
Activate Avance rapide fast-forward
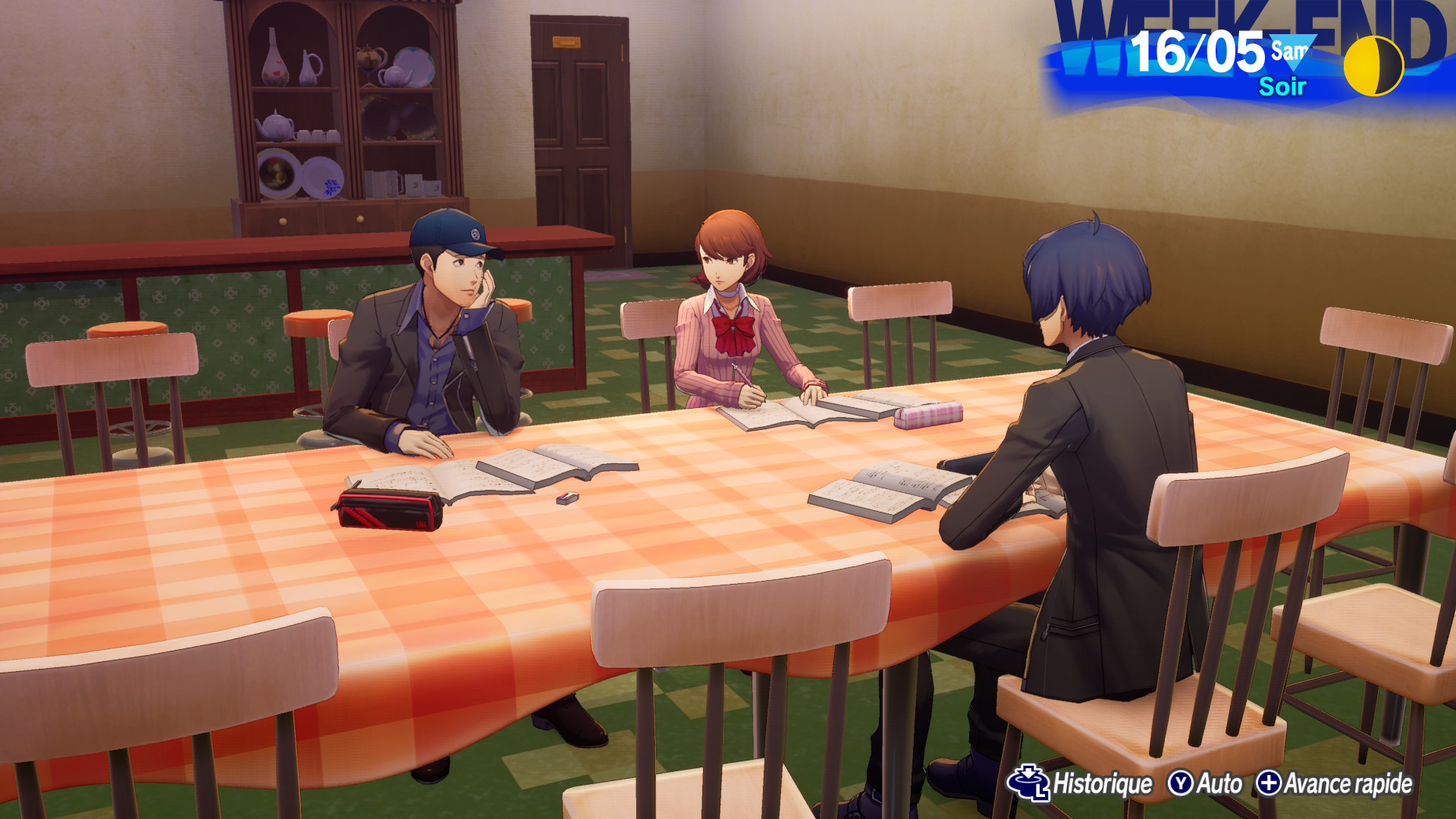(1334, 783)
